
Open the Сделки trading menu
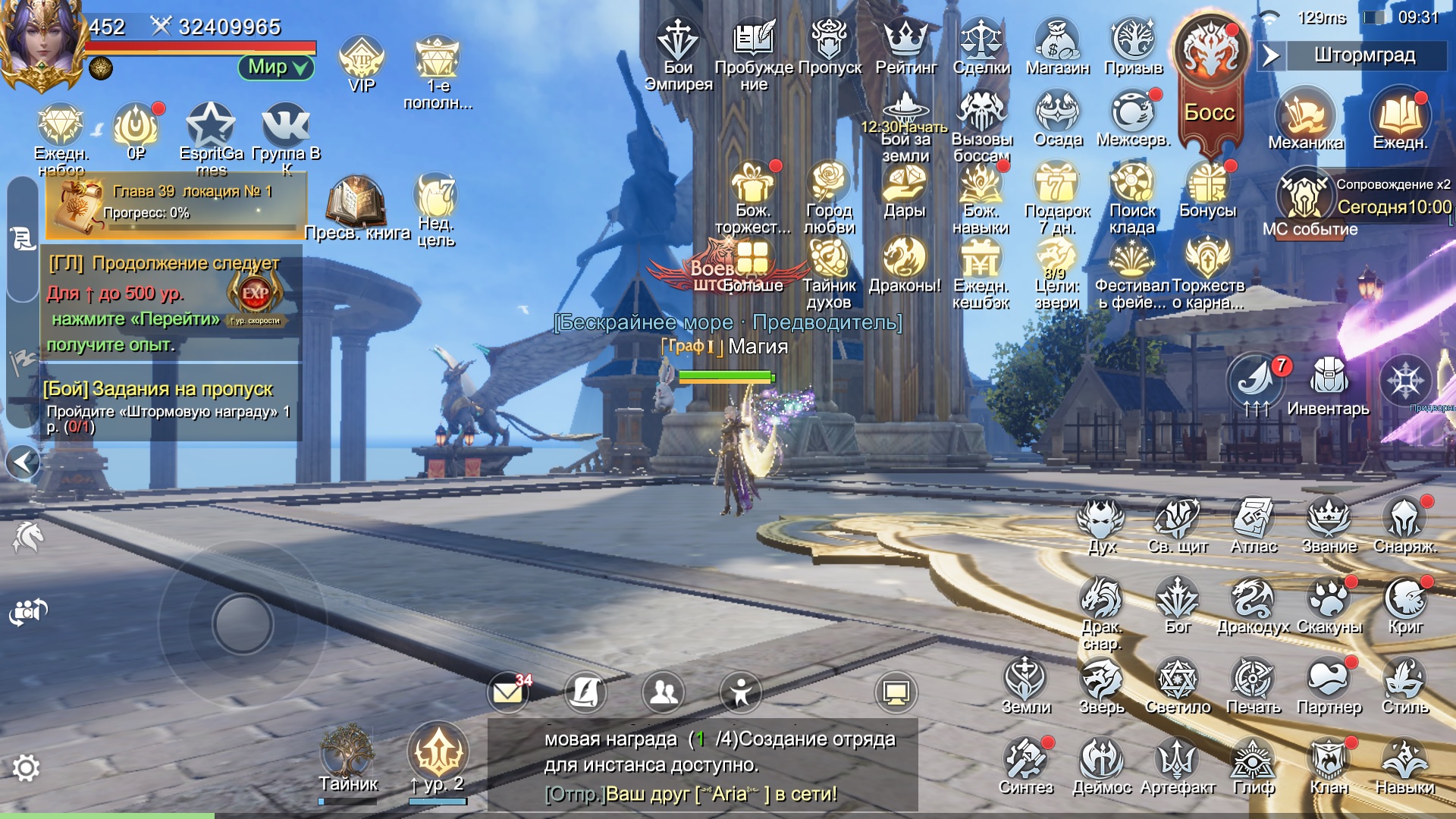click(981, 45)
